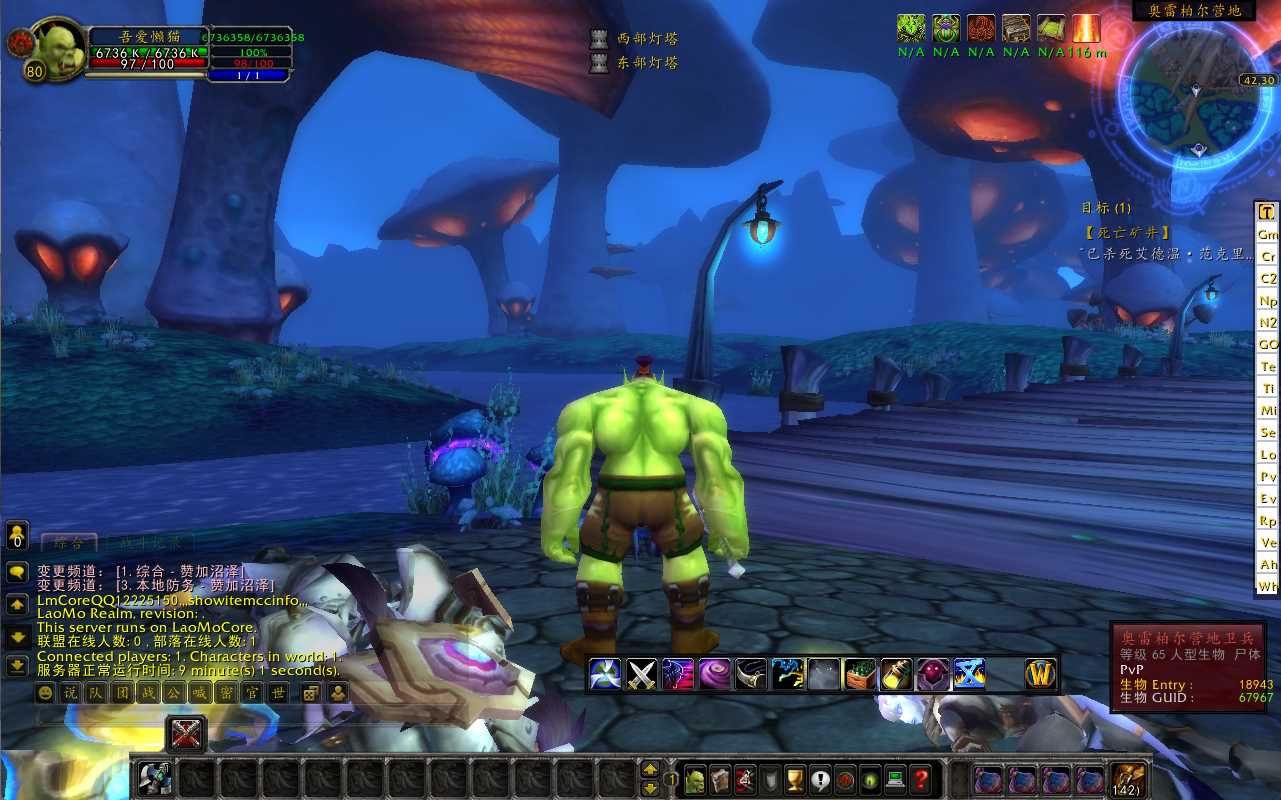The width and height of the screenshot is (1281, 800).
Task: Click the dice roll chat button
Action: (x=311, y=692)
